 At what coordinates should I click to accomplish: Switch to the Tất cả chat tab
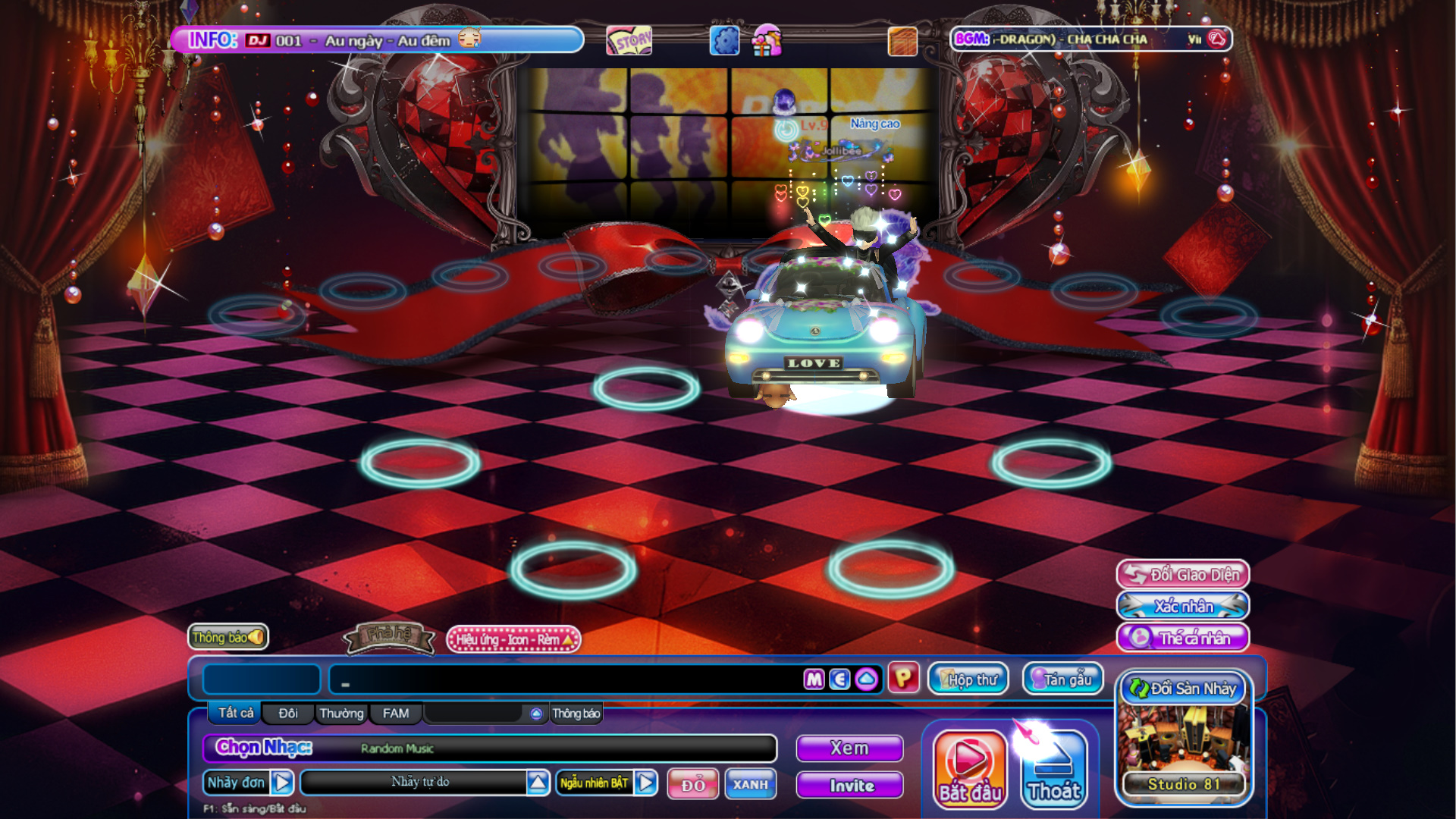[236, 713]
